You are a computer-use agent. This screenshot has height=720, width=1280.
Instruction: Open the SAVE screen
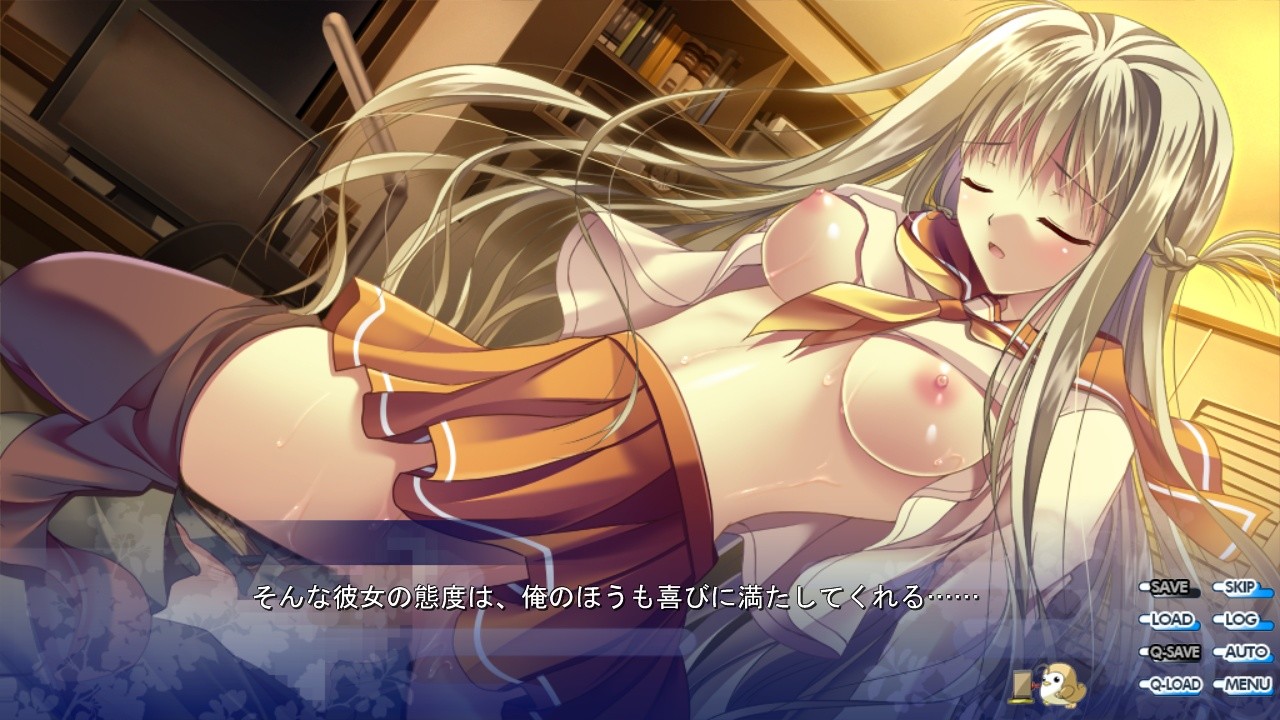[1172, 588]
